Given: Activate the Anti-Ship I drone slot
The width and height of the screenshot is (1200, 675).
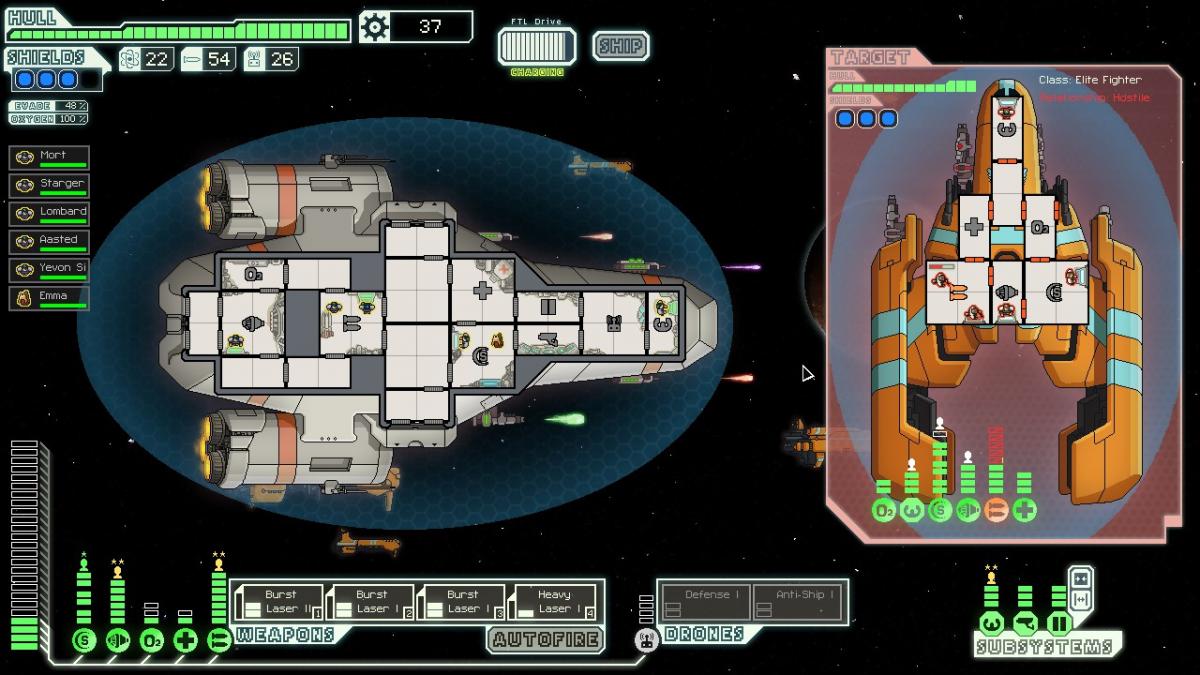Looking at the screenshot, I should click(797, 602).
